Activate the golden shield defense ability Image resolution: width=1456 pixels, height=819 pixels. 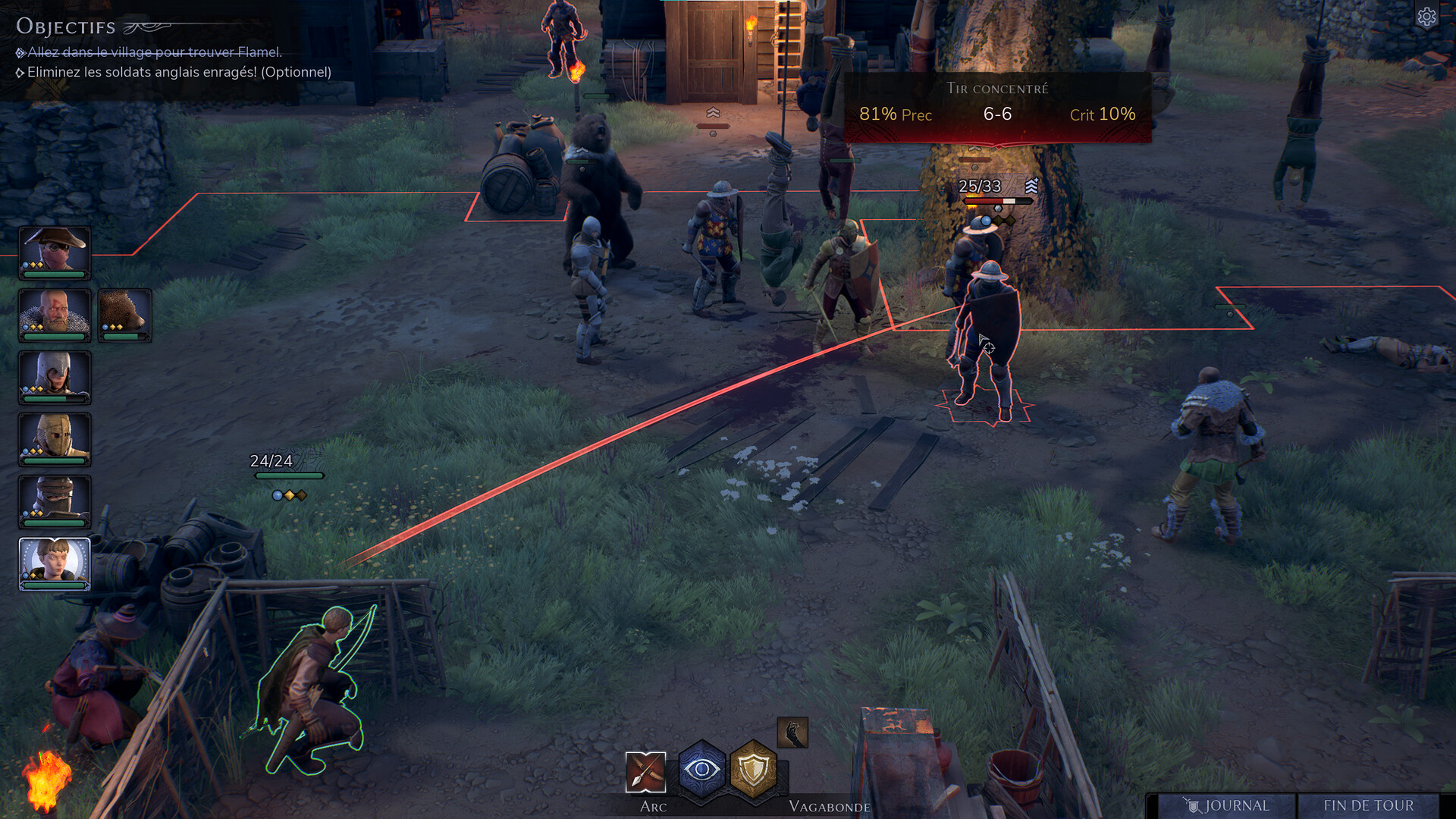click(753, 770)
